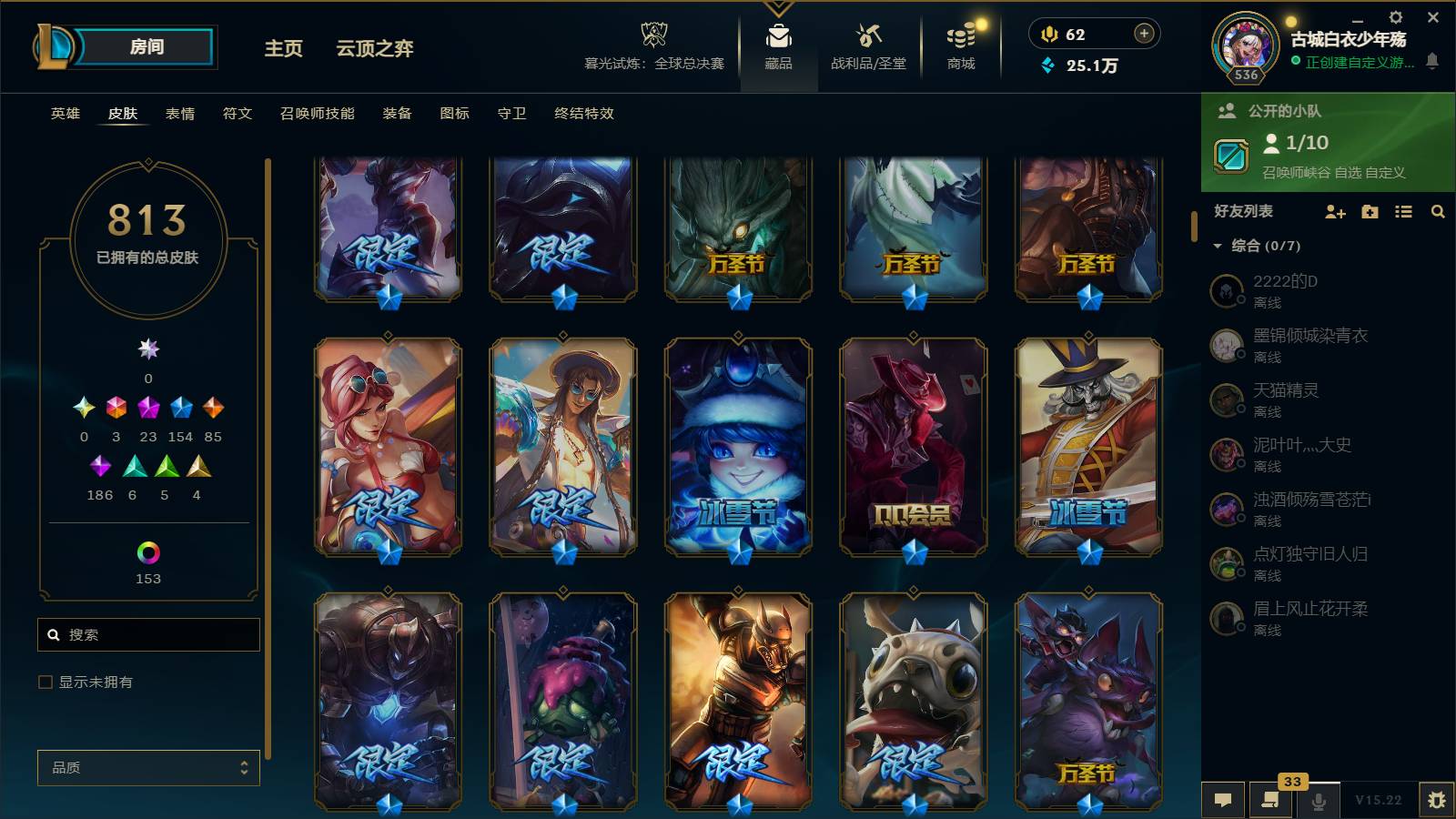
Task: Open the 战利品/圣堂 loot icon
Action: [x=866, y=41]
